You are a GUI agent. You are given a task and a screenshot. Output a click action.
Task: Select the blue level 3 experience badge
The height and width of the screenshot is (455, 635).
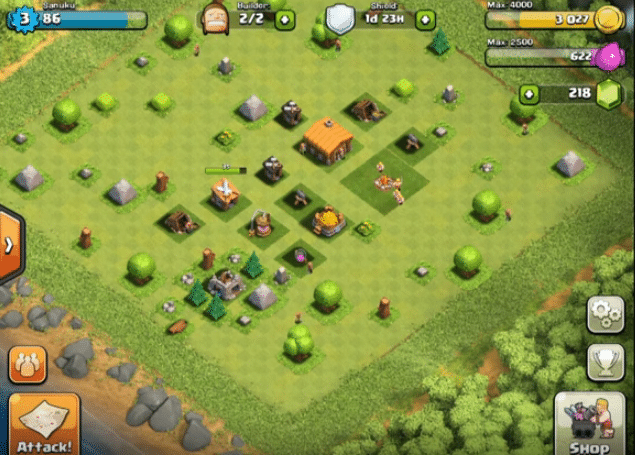coord(19,19)
